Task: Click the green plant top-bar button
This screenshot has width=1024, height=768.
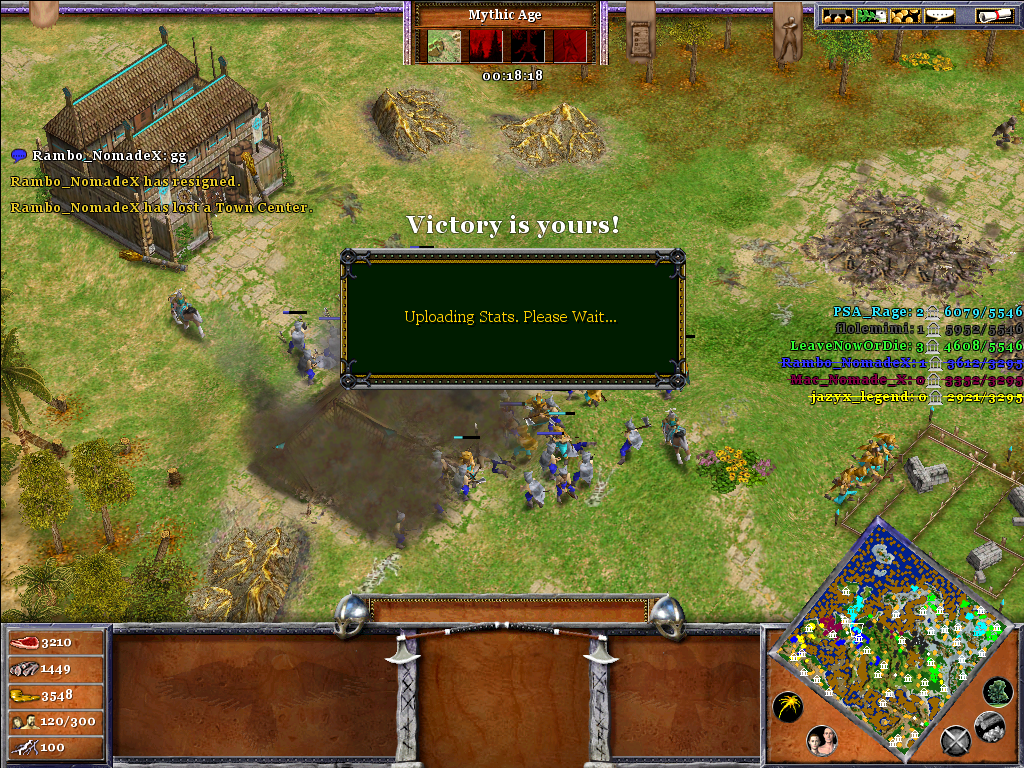Action: click(872, 16)
